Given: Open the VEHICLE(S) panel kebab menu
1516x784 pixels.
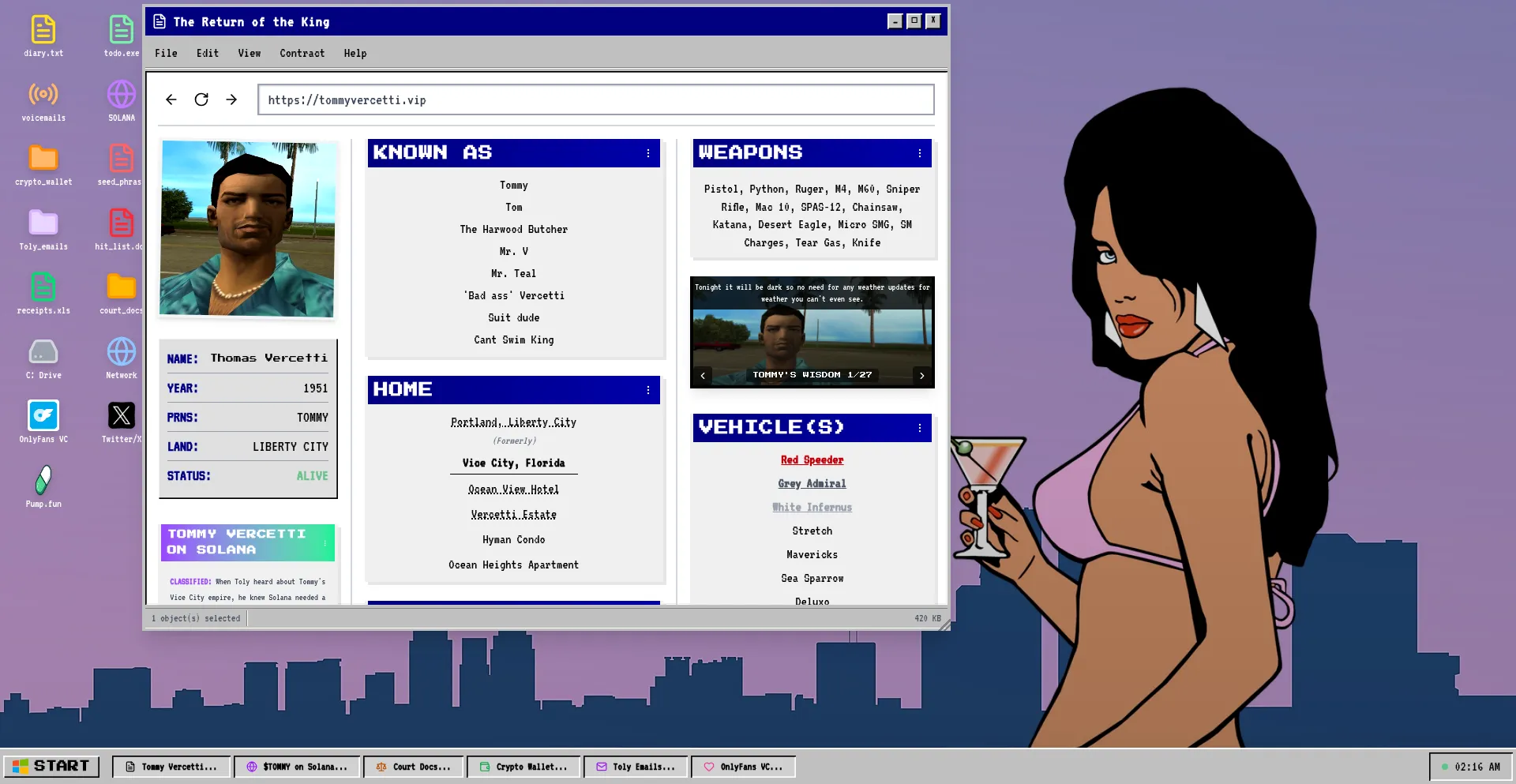Looking at the screenshot, I should (x=918, y=429).
